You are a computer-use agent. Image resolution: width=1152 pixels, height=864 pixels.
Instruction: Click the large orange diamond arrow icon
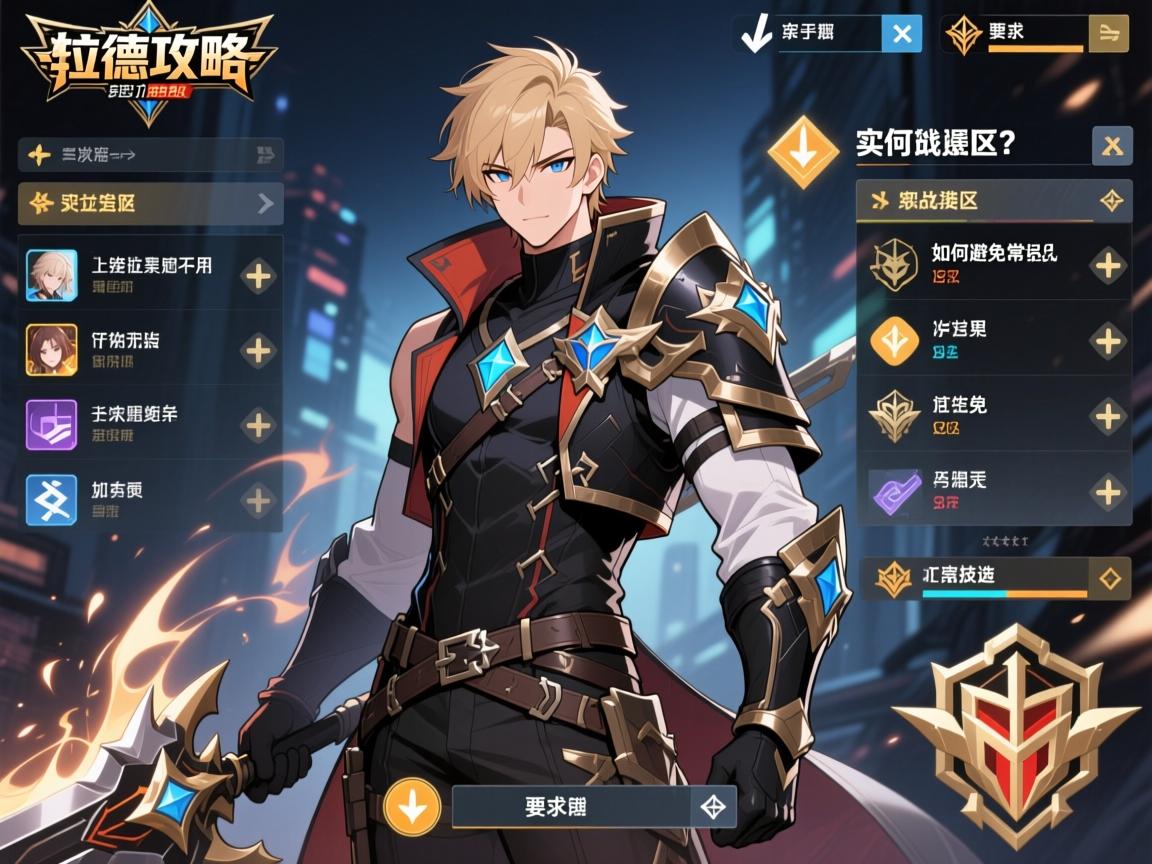[803, 152]
